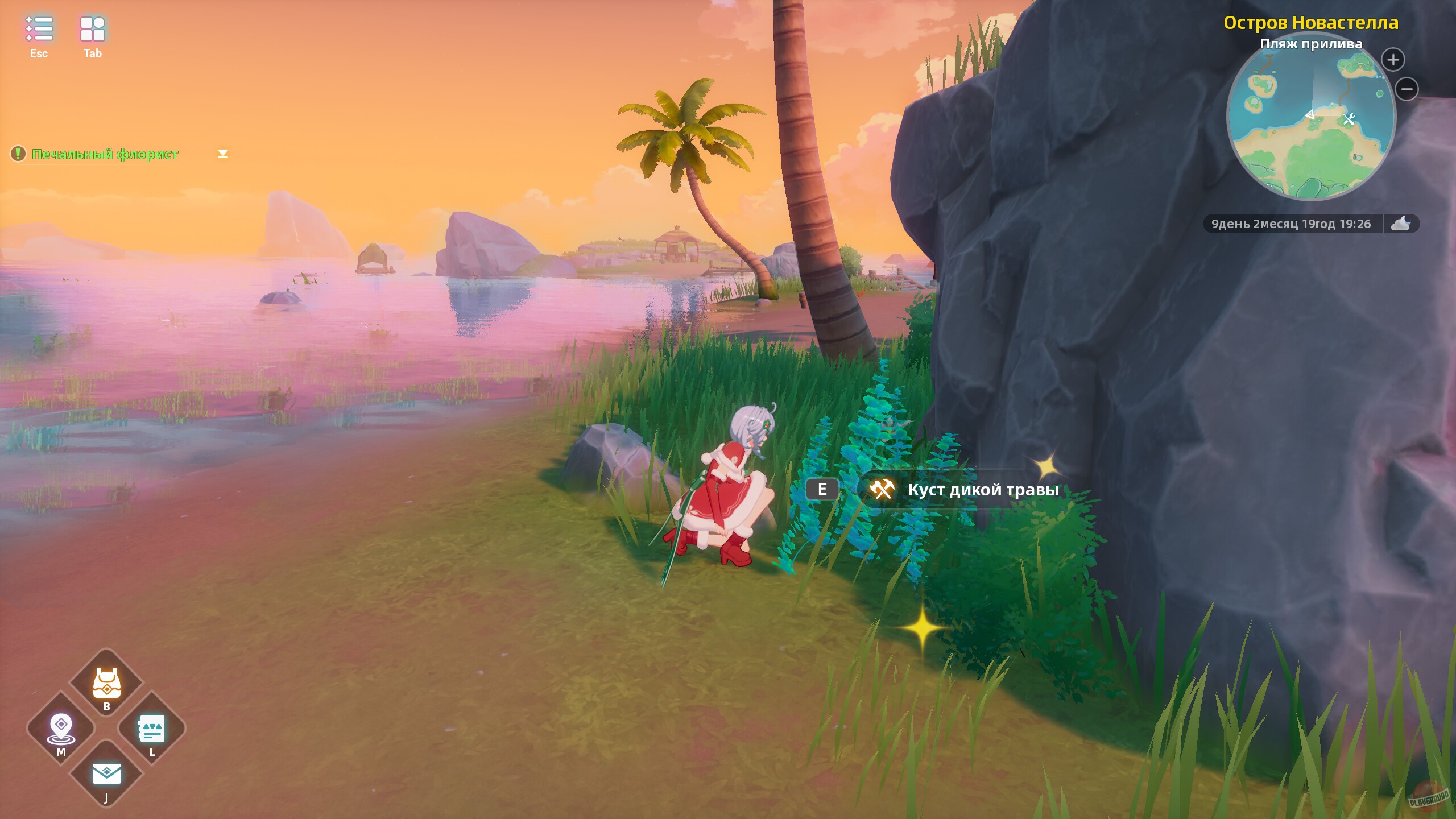Click the exclamation icon beside the quest tracker

coord(19,153)
